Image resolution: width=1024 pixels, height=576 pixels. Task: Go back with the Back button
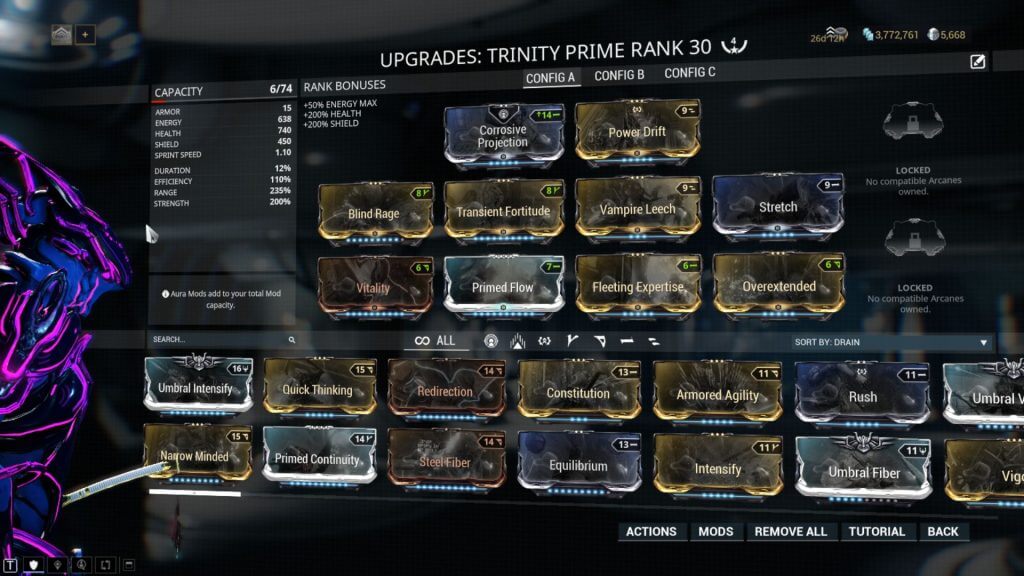942,532
